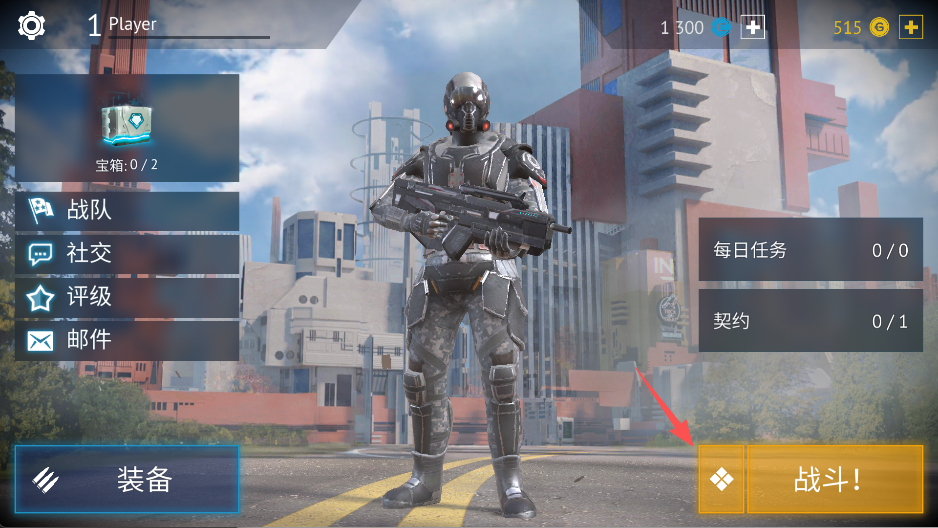Open the 宝箱 chest panel
938x528 pixels.
point(127,127)
